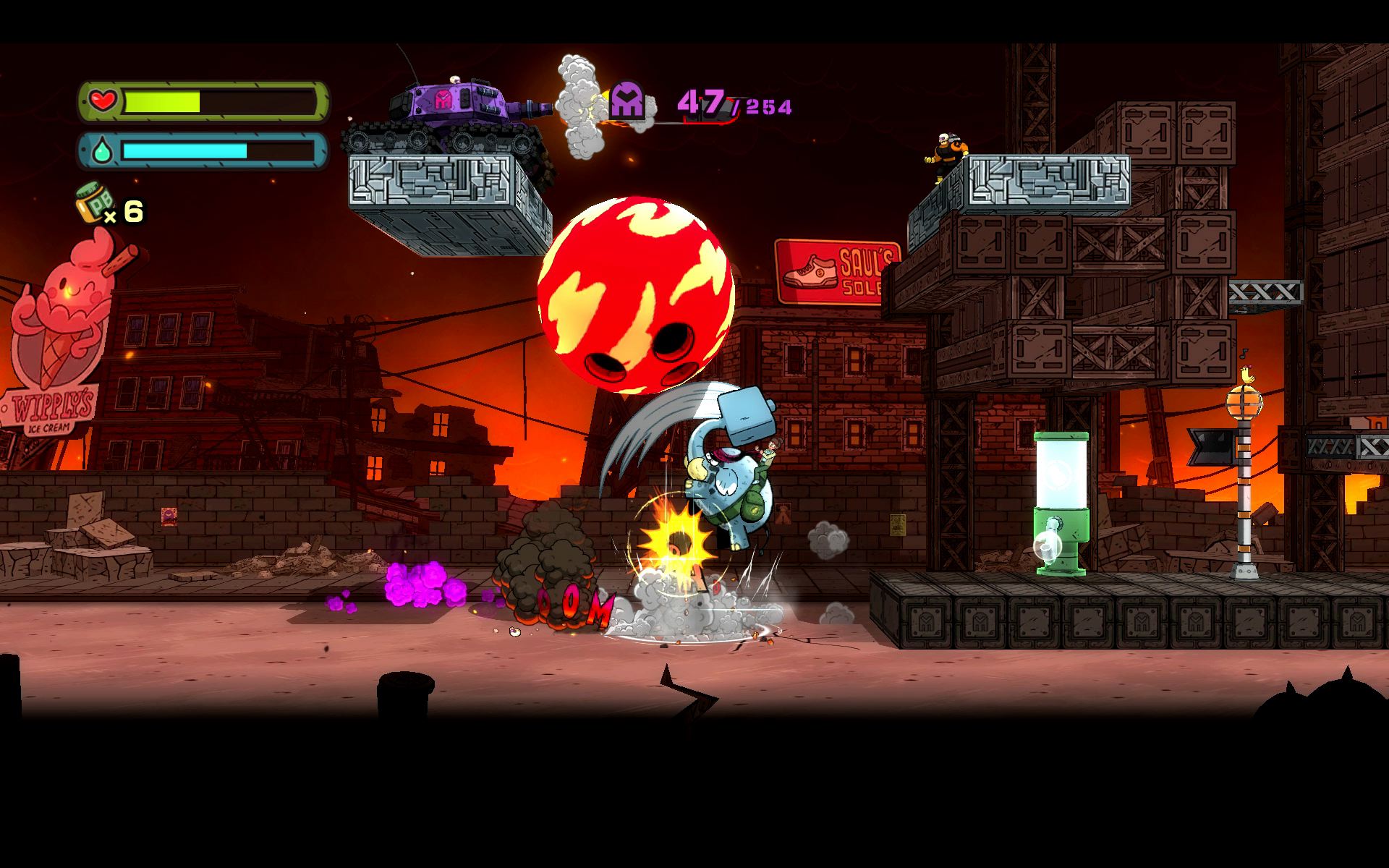Click the peanut butter jar icon
This screenshot has height=868, width=1389.
point(92,203)
